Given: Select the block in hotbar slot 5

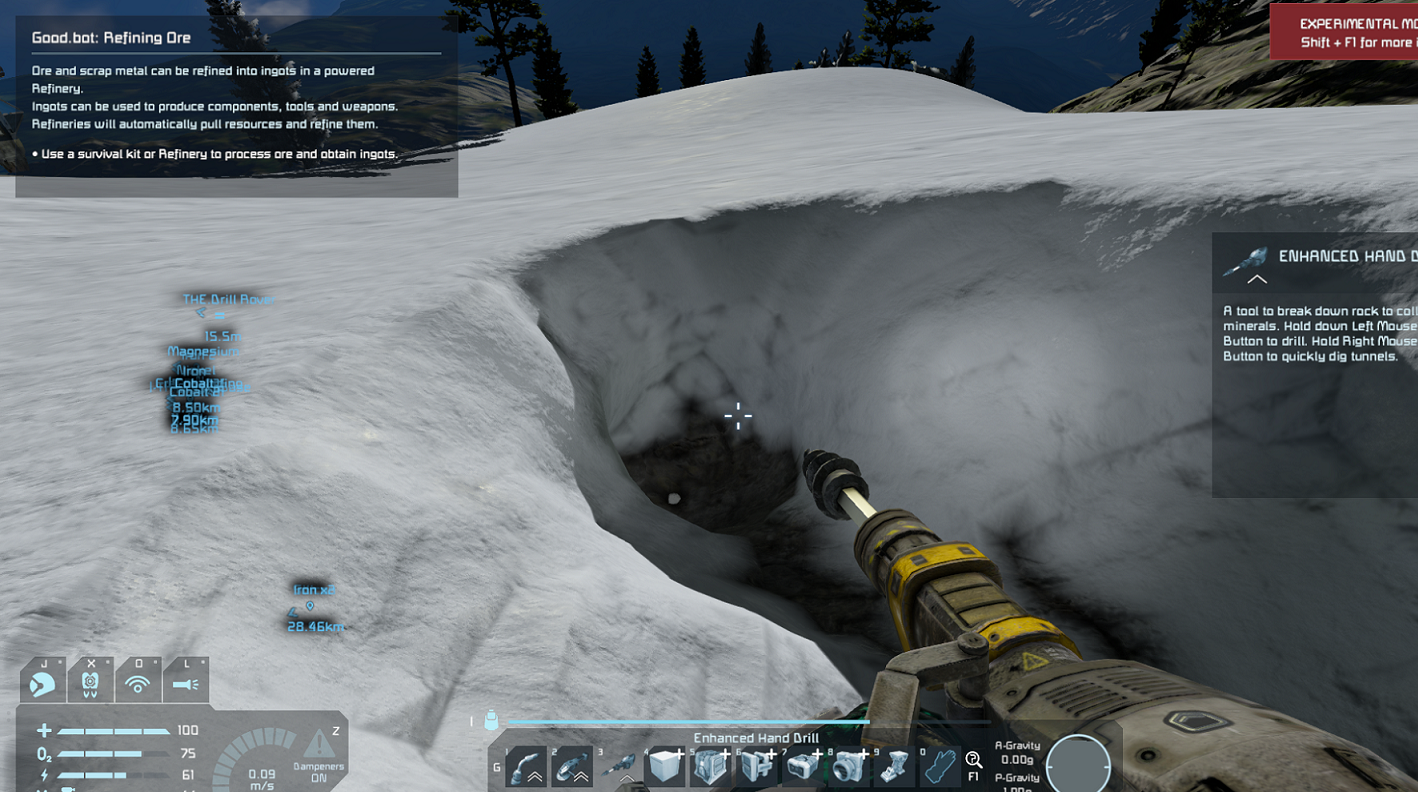Looking at the screenshot, I should coord(711,768).
